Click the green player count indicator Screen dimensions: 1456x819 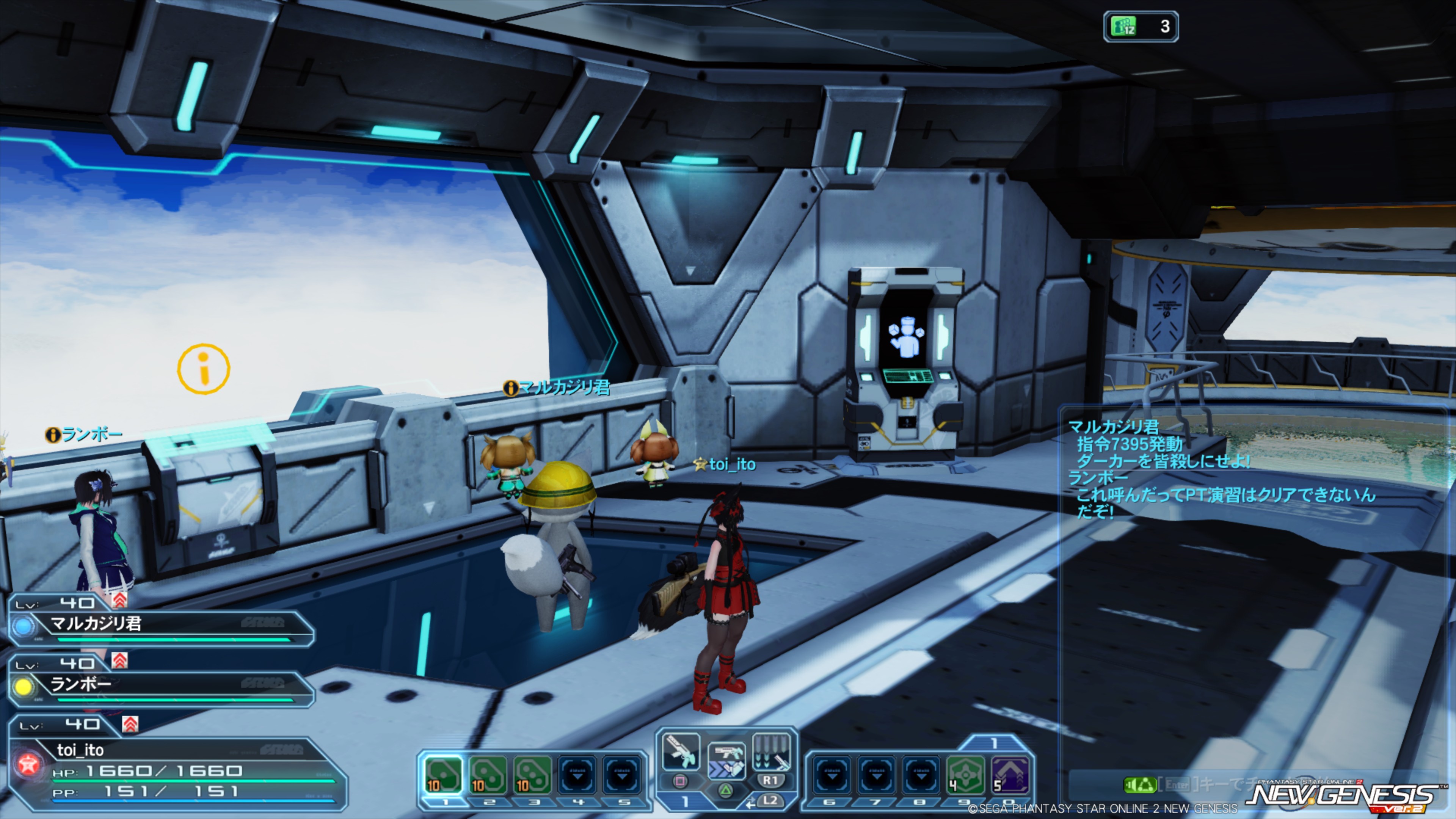(1141, 27)
